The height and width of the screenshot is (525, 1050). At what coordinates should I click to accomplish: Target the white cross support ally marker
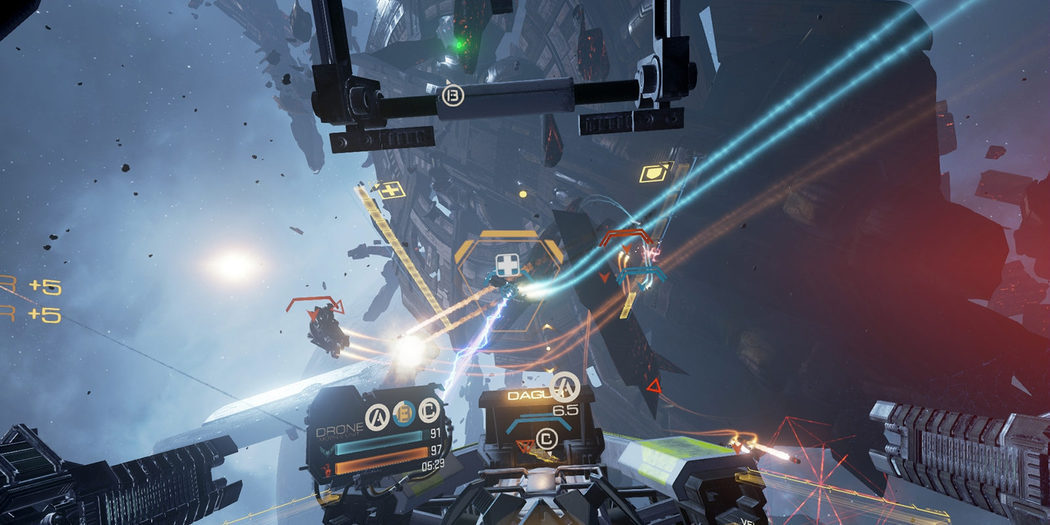tap(507, 267)
